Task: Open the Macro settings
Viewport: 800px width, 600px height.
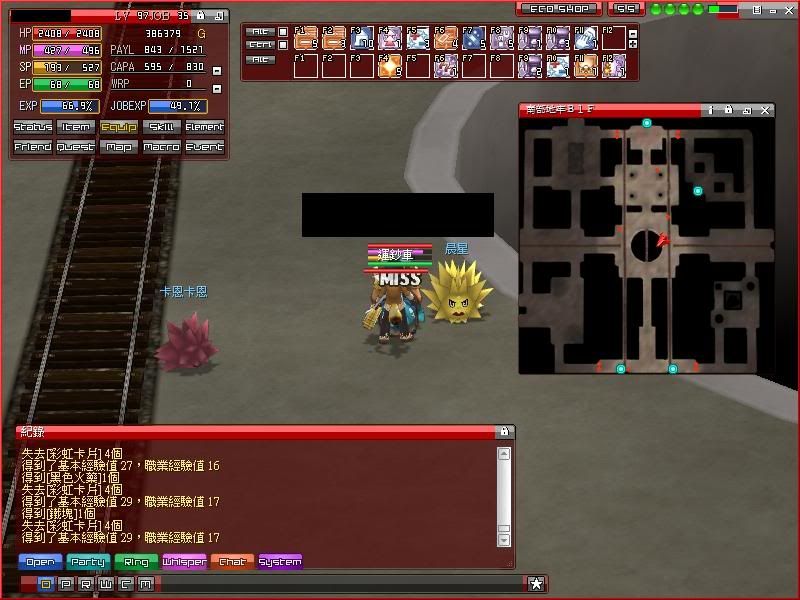Action: 162,147
